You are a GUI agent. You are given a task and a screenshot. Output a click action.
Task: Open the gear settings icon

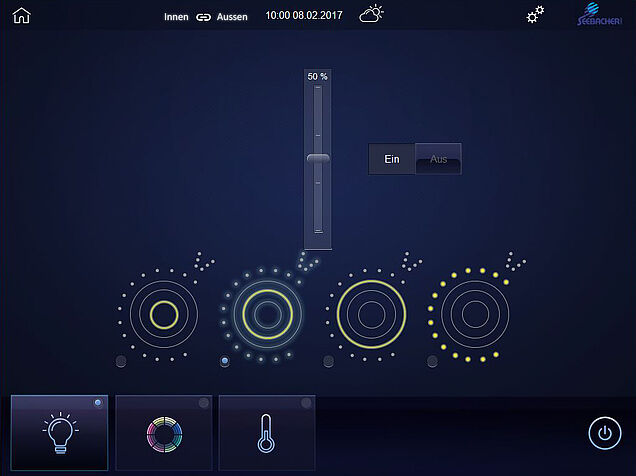536,15
